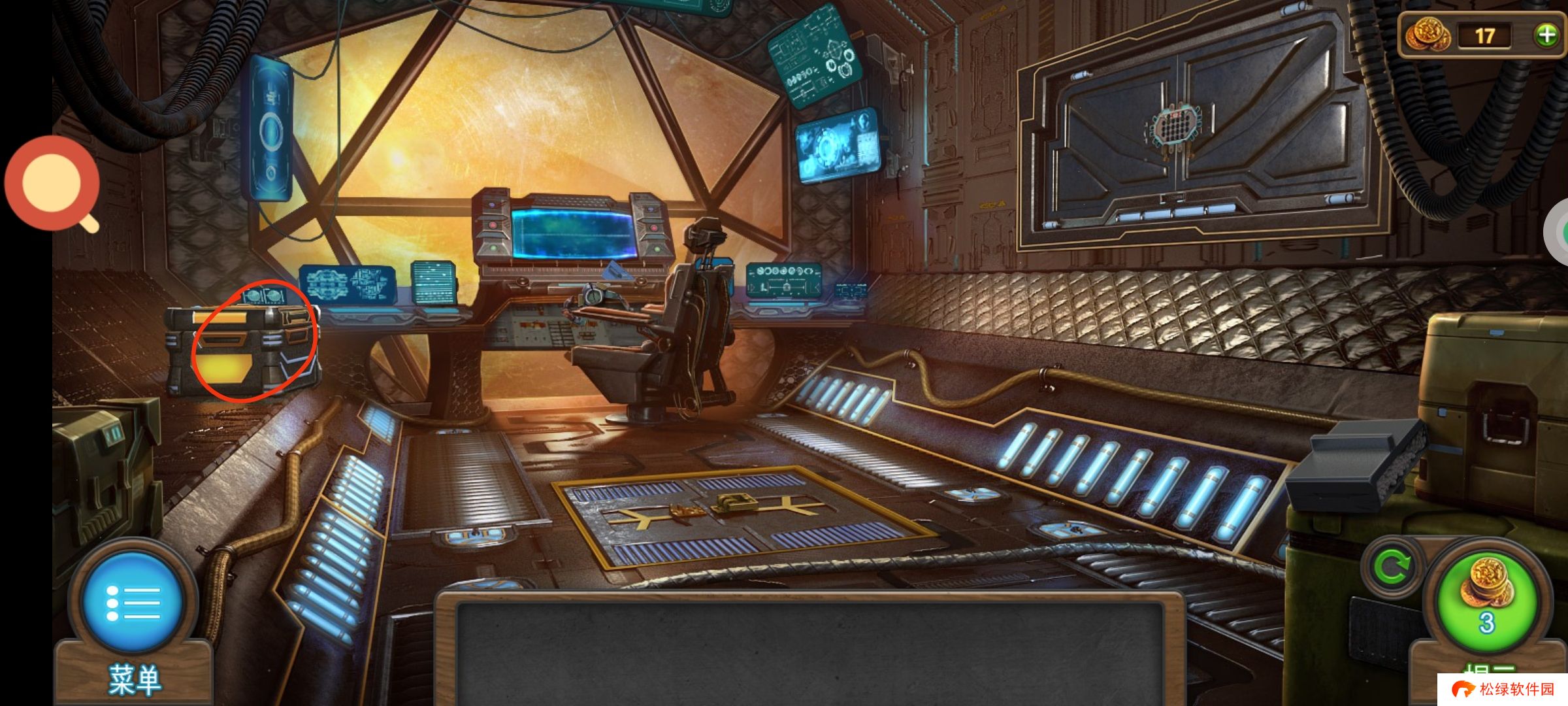Add coins with the green plus button

(1546, 35)
